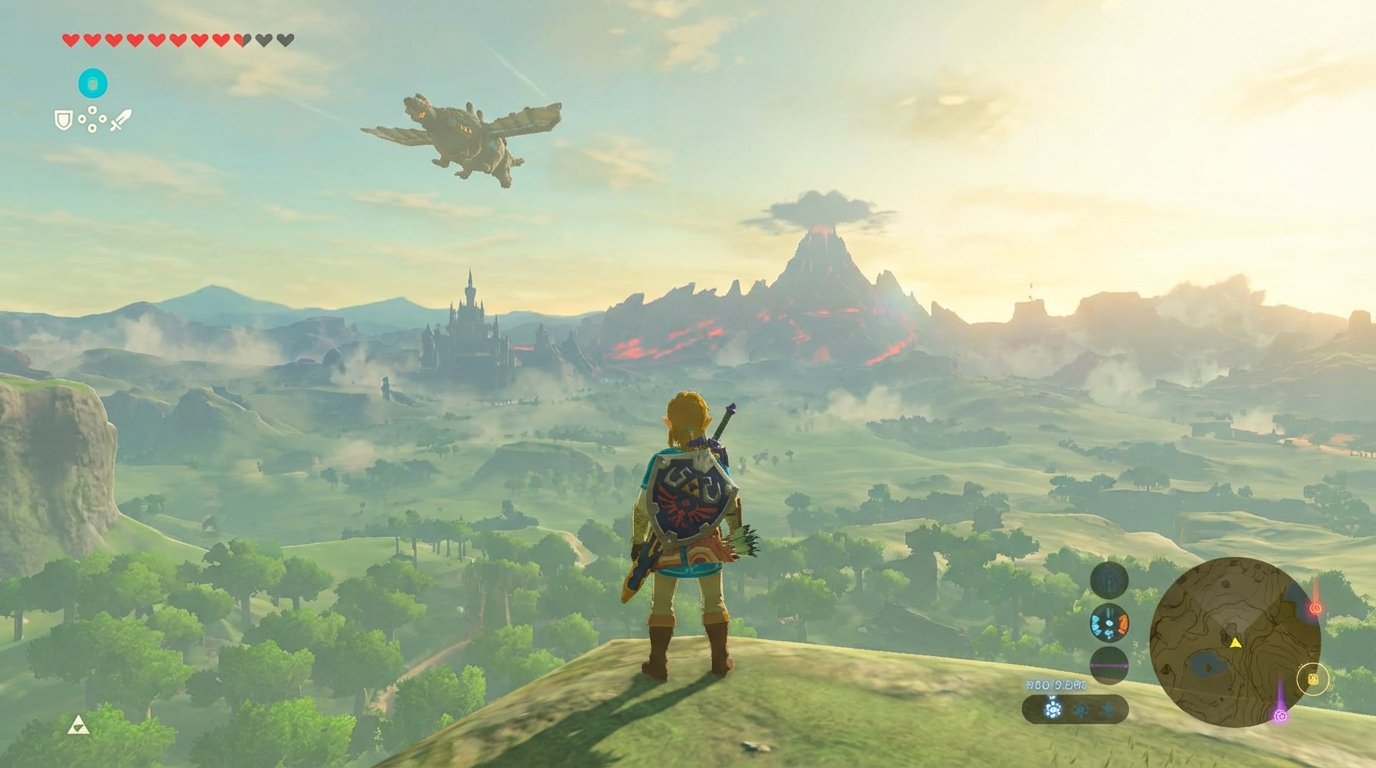Click the blue pond shown on the minimap
This screenshot has width=1376, height=768.
(1204, 665)
